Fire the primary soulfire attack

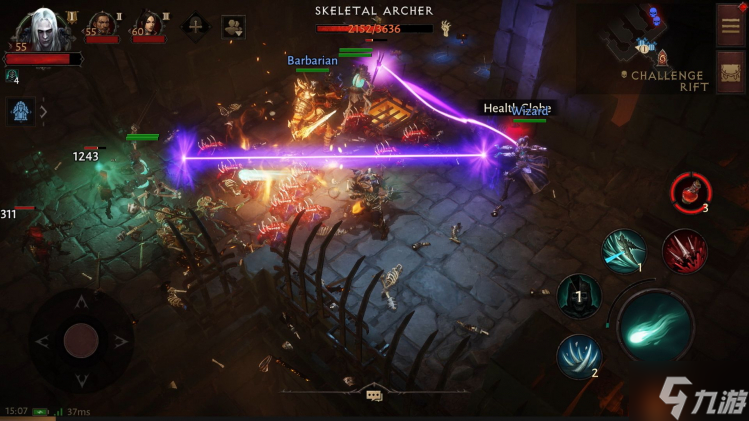click(x=655, y=327)
